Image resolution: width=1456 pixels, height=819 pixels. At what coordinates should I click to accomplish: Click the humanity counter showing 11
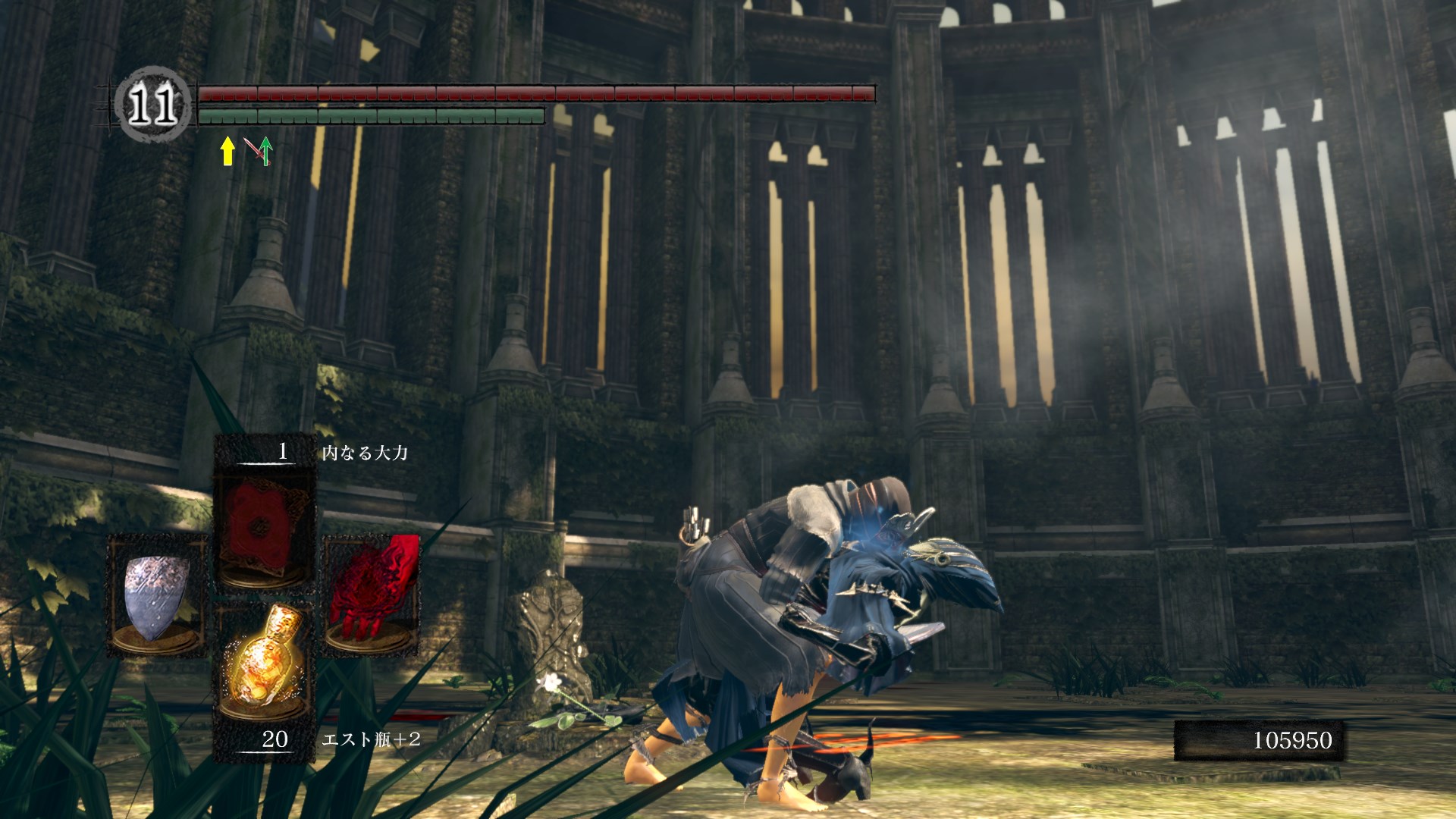click(x=152, y=105)
